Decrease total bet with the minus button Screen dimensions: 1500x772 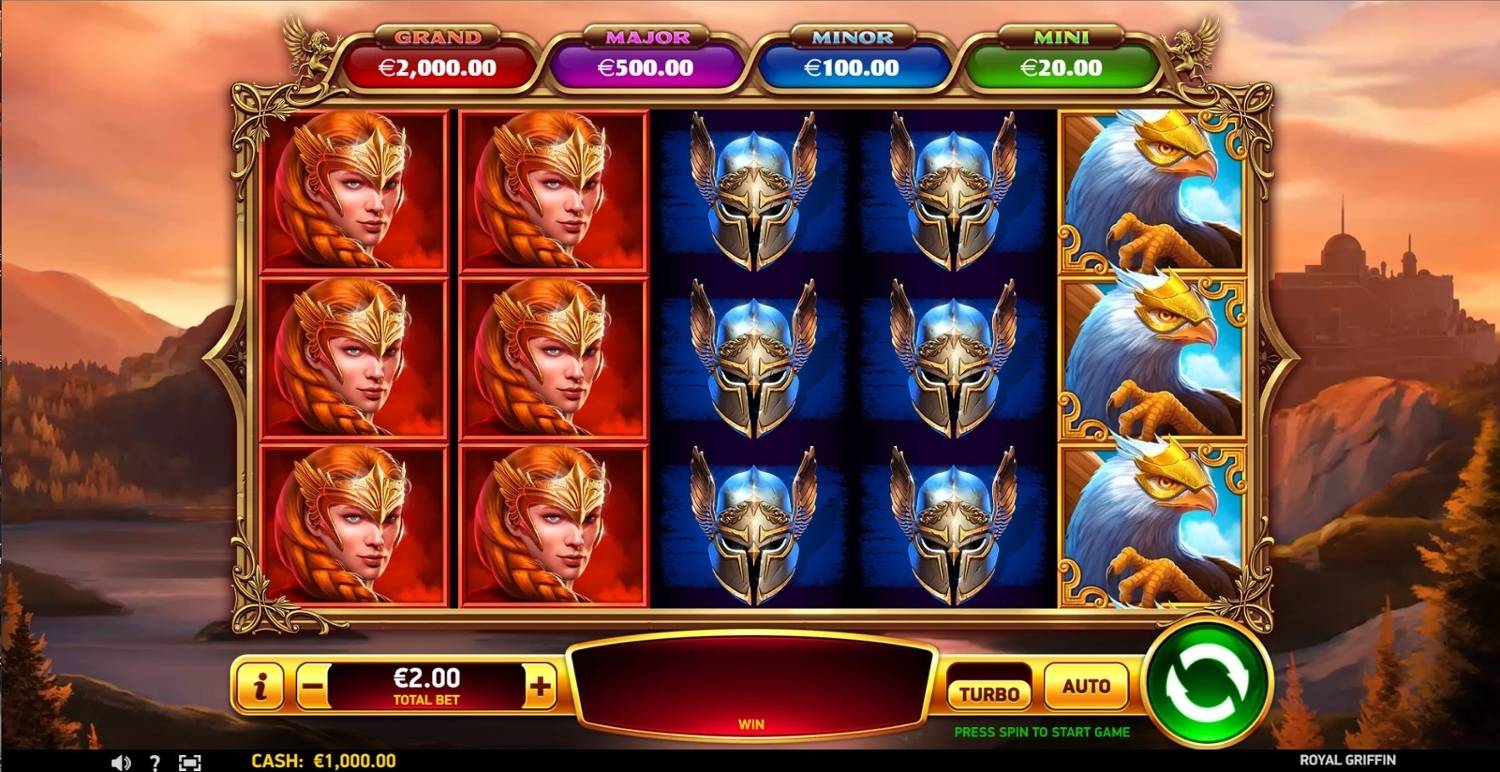coord(312,687)
